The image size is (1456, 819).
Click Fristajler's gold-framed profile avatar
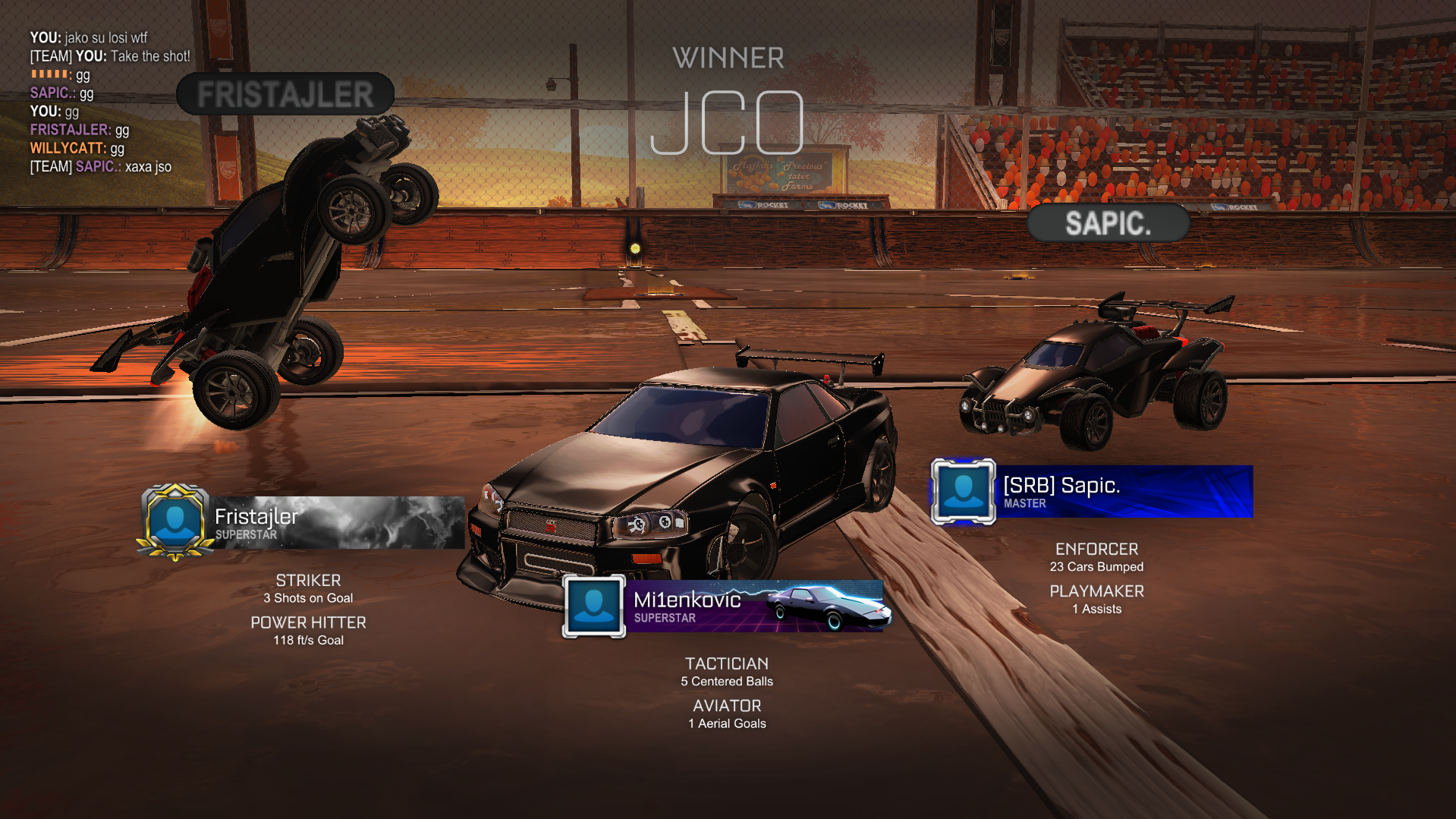tap(175, 522)
